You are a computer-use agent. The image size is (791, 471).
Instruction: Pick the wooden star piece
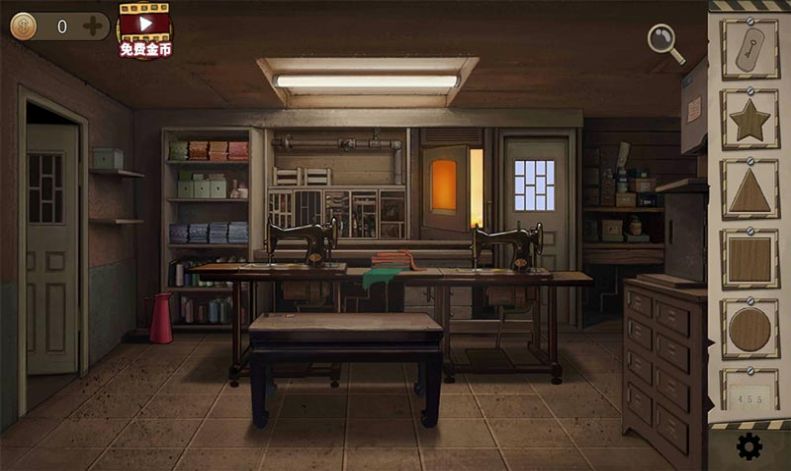pyautogui.click(x=750, y=120)
